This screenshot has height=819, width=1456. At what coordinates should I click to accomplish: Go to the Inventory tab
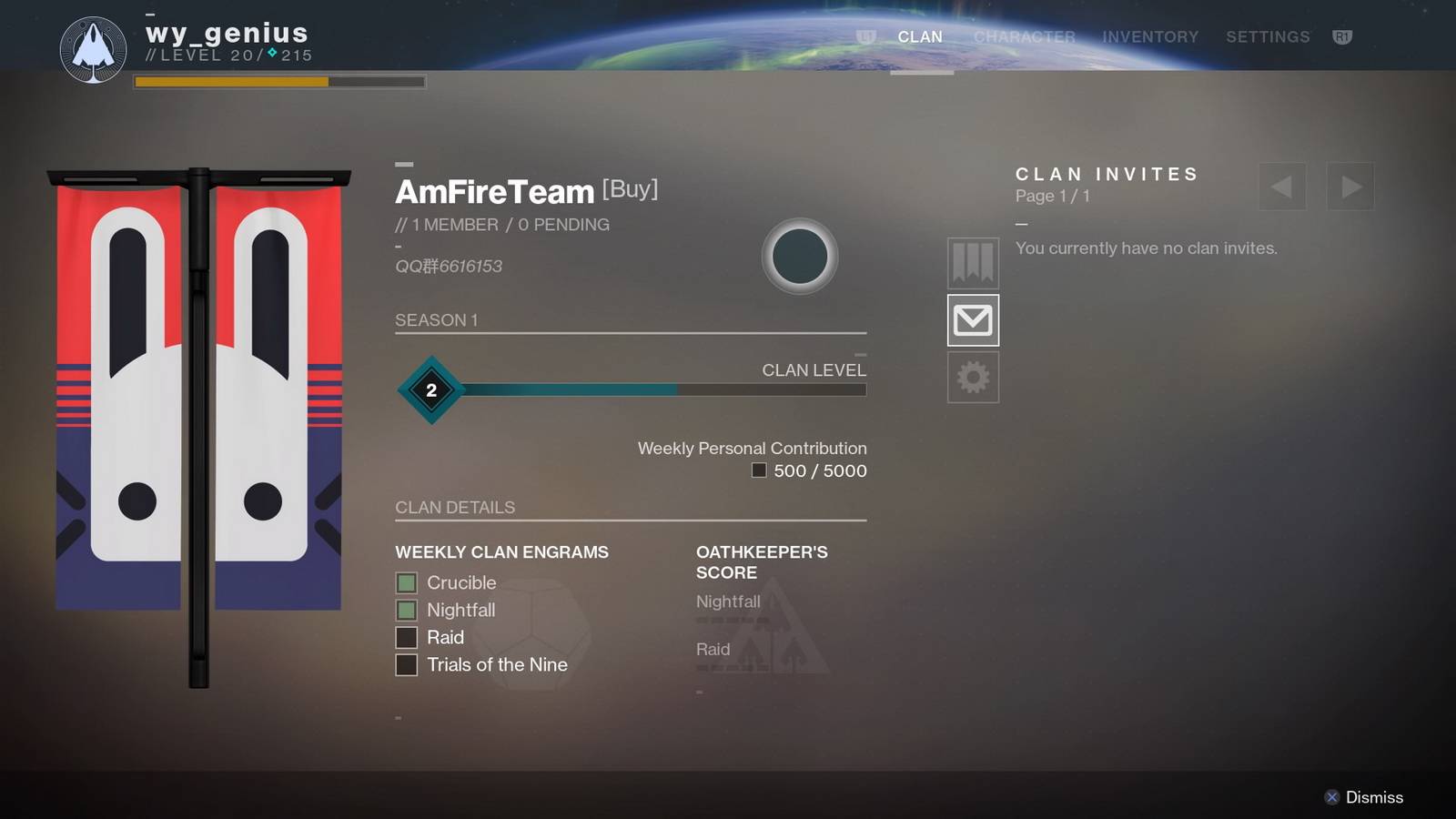click(1150, 37)
